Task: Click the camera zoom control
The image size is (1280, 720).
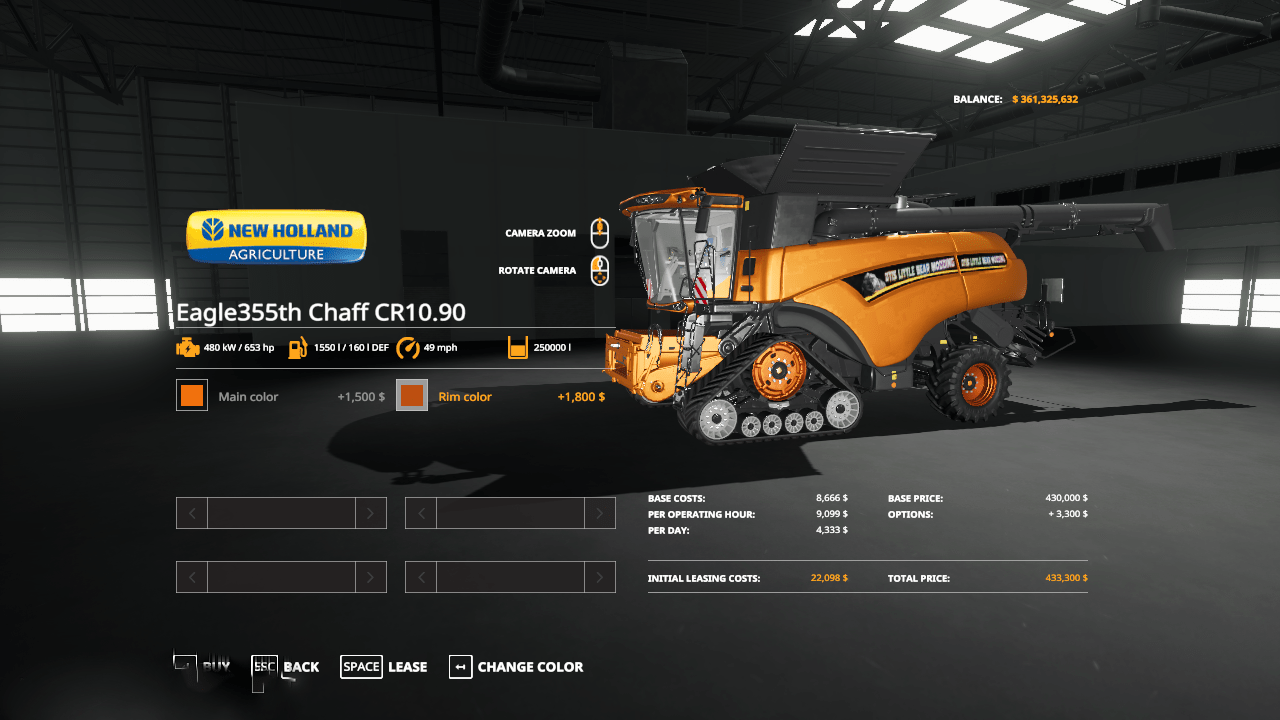Action: [598, 232]
